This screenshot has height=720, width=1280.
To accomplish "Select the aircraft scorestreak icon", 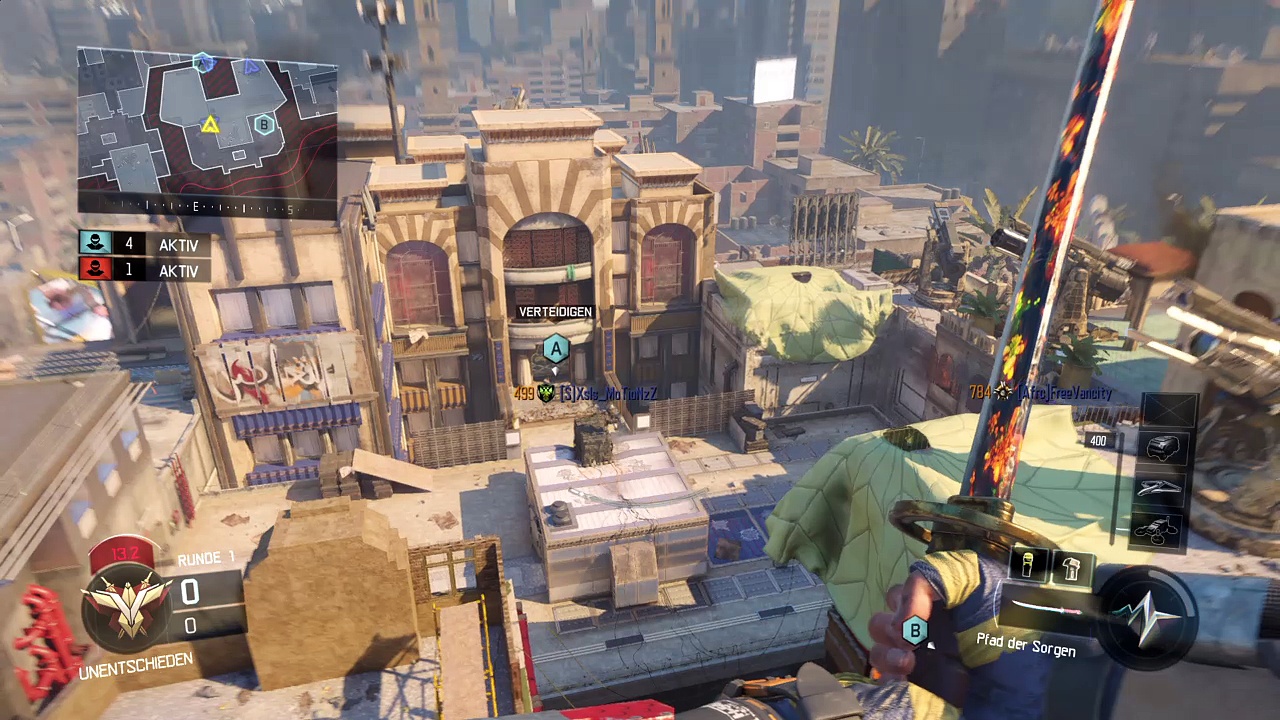I will (1162, 487).
